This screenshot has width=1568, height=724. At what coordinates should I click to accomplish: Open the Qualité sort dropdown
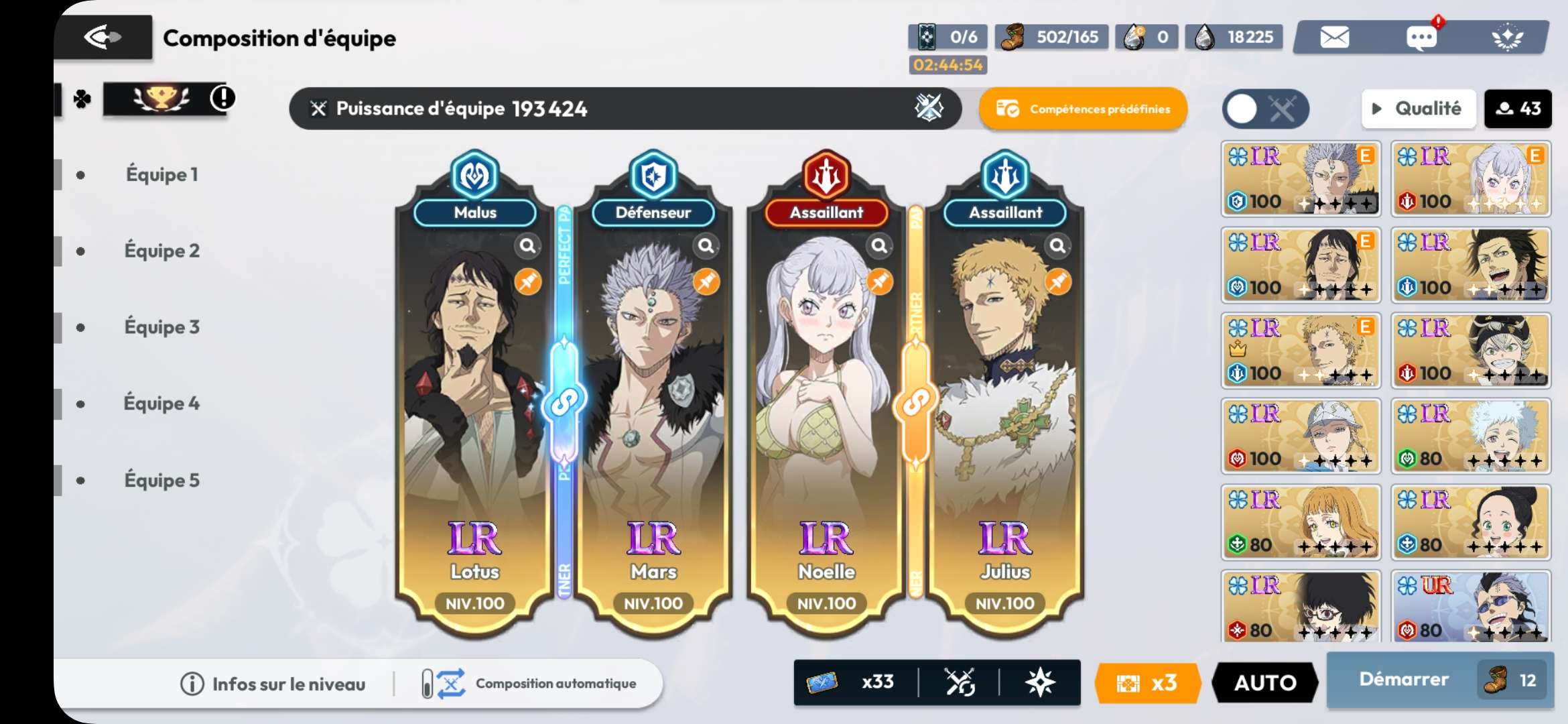coord(1418,109)
